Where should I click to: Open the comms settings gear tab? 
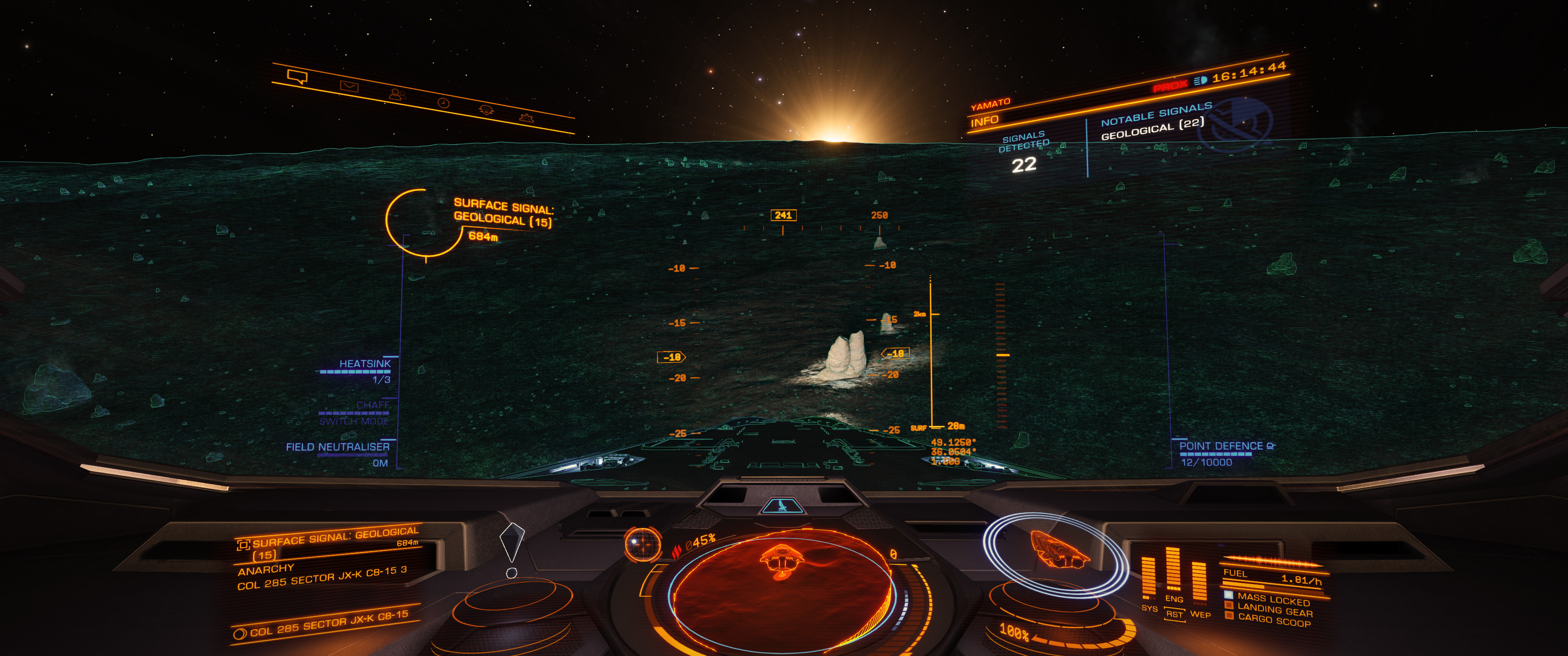tap(526, 118)
